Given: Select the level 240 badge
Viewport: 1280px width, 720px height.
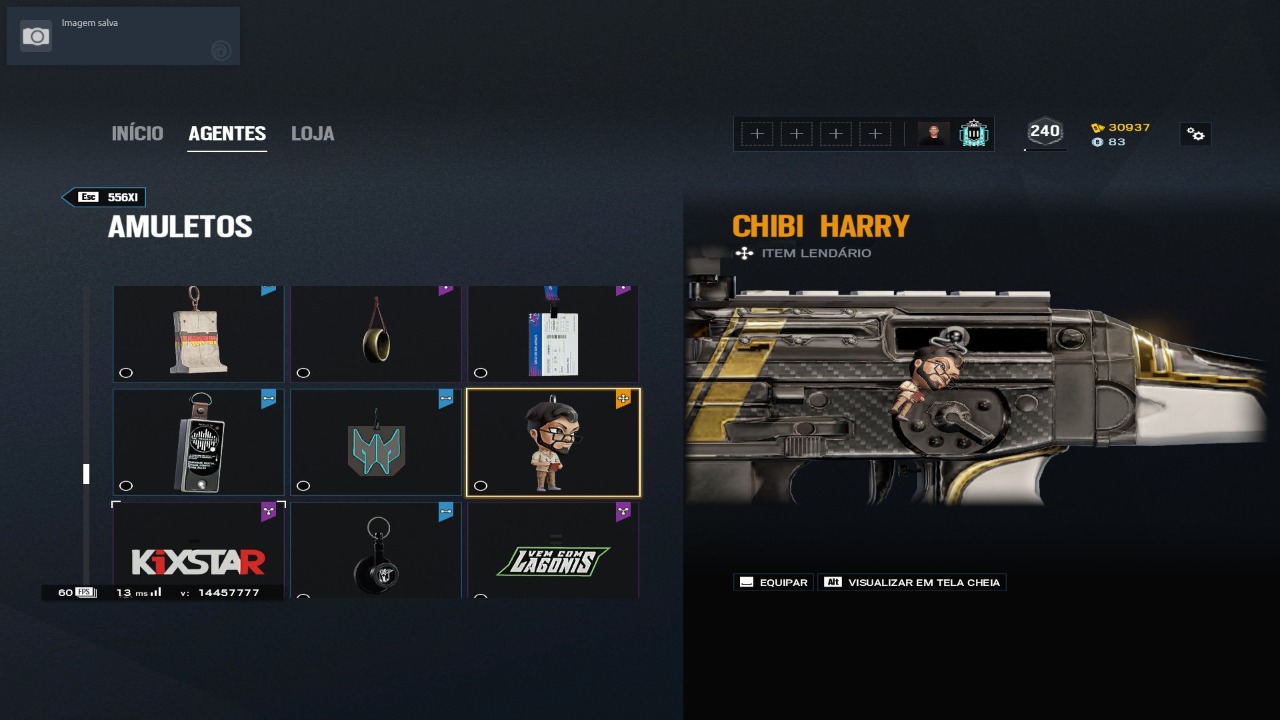Looking at the screenshot, I should (x=1044, y=130).
